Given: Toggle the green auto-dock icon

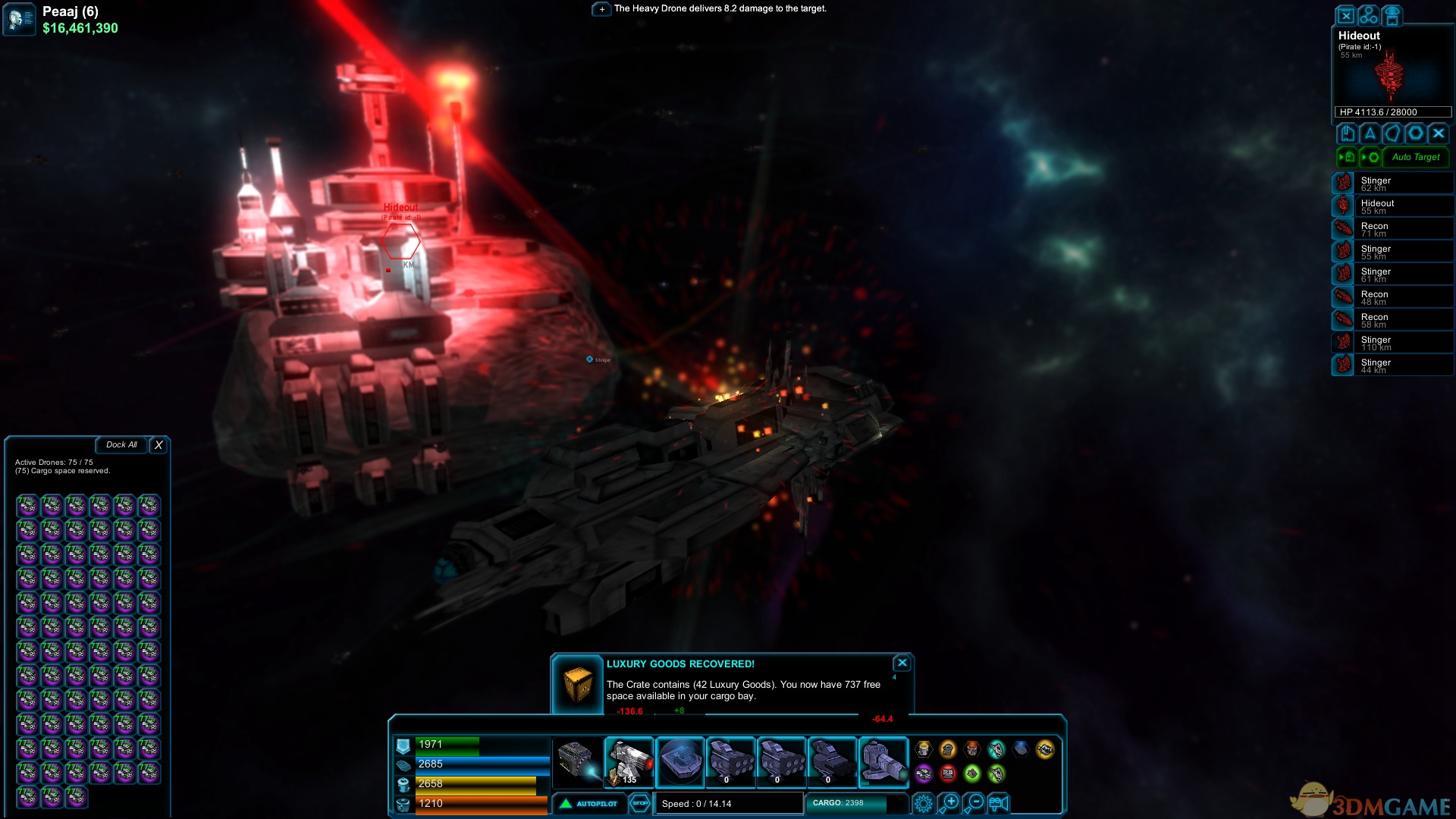Looking at the screenshot, I should 1348,157.
